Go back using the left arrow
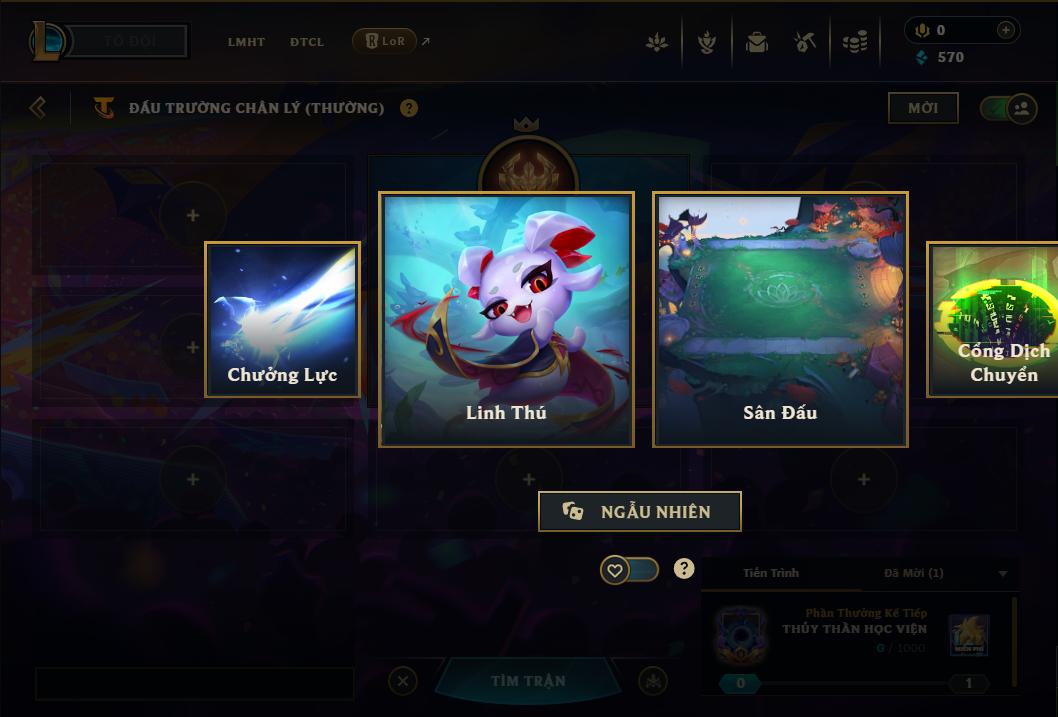 point(38,107)
